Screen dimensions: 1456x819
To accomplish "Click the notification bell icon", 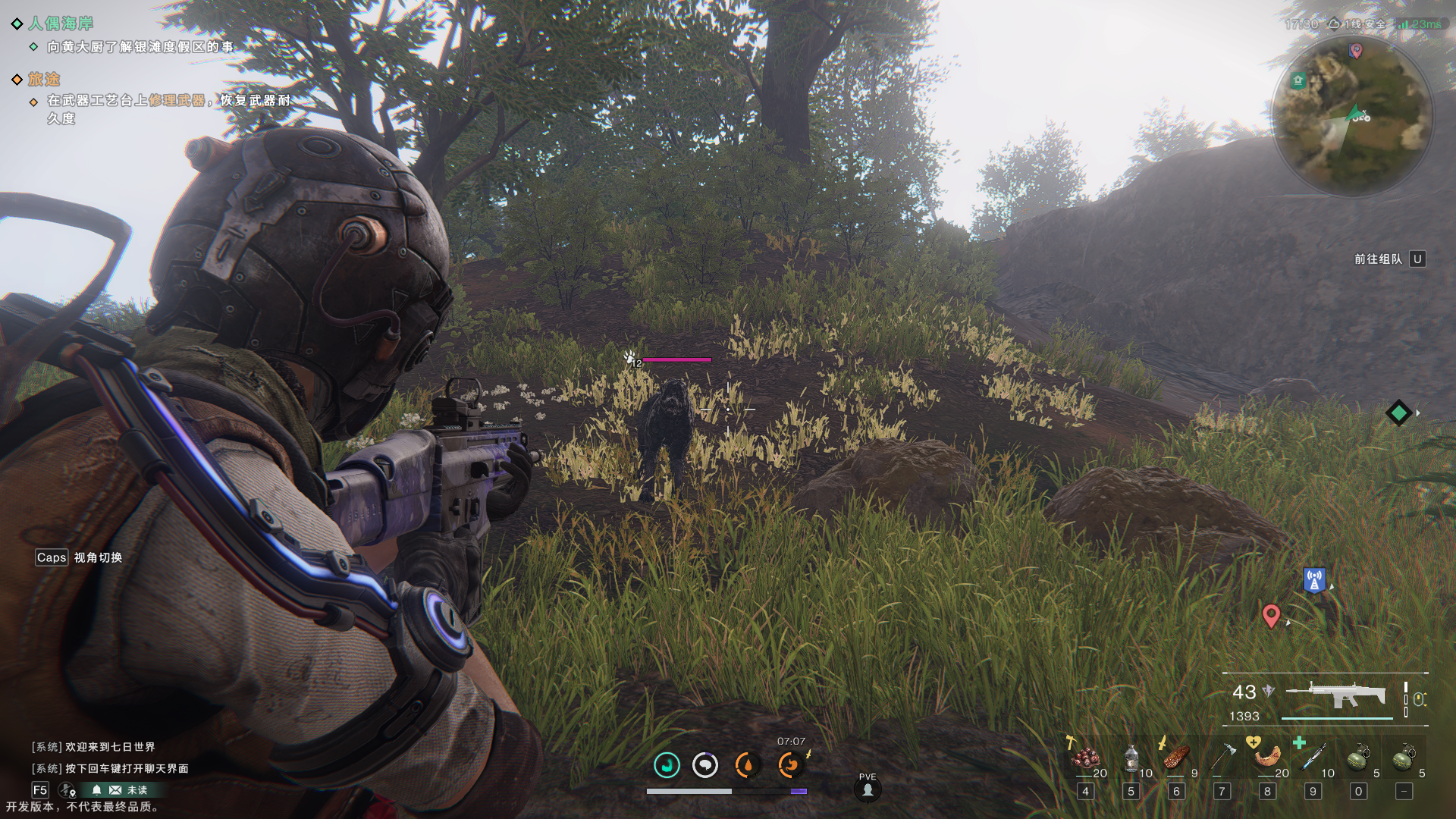I will (x=96, y=790).
